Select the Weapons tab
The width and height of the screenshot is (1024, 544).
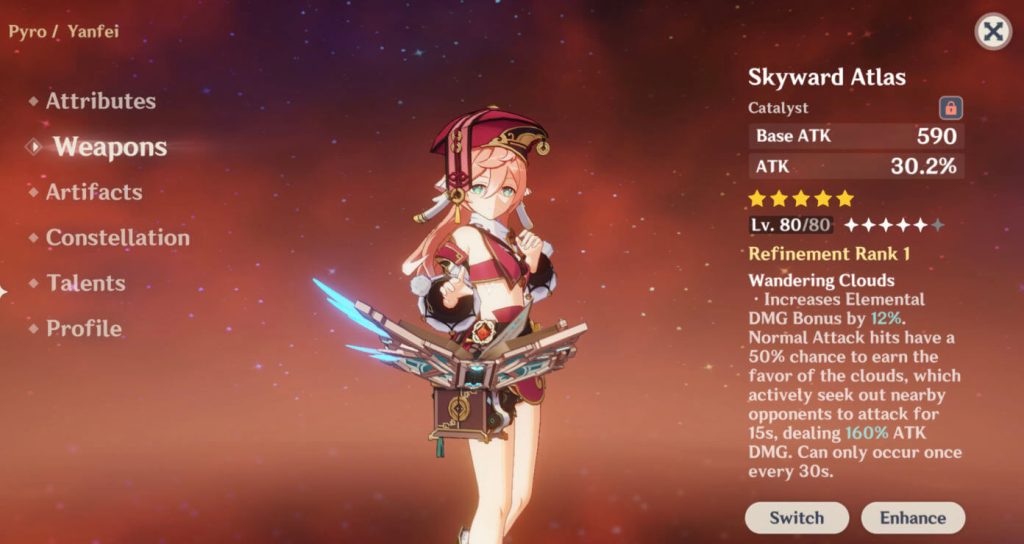coord(110,147)
